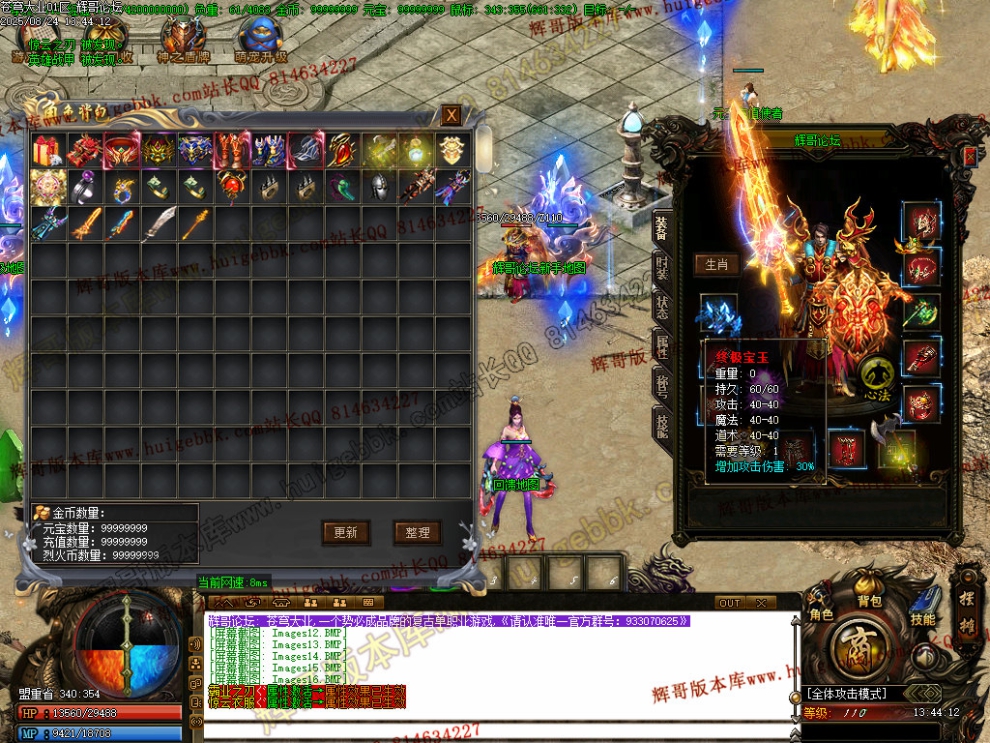Open the 背包 bag HUD button
Viewport: 990px width, 743px height.
869,601
